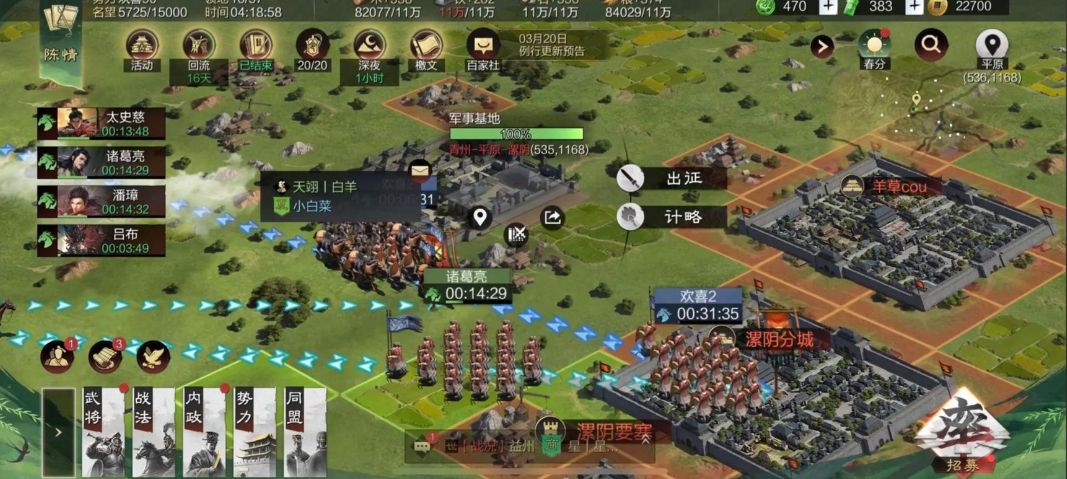1067x479 pixels.
Task: Choose the 计略 stratagem command
Action: pyautogui.click(x=672, y=216)
